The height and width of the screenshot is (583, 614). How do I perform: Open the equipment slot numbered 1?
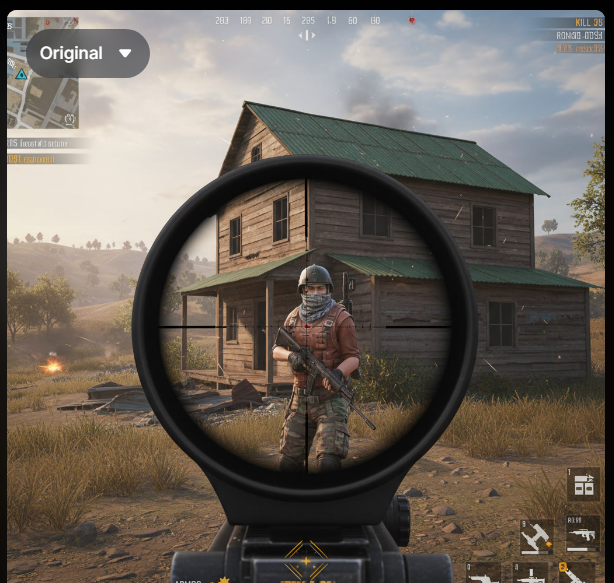(x=582, y=484)
